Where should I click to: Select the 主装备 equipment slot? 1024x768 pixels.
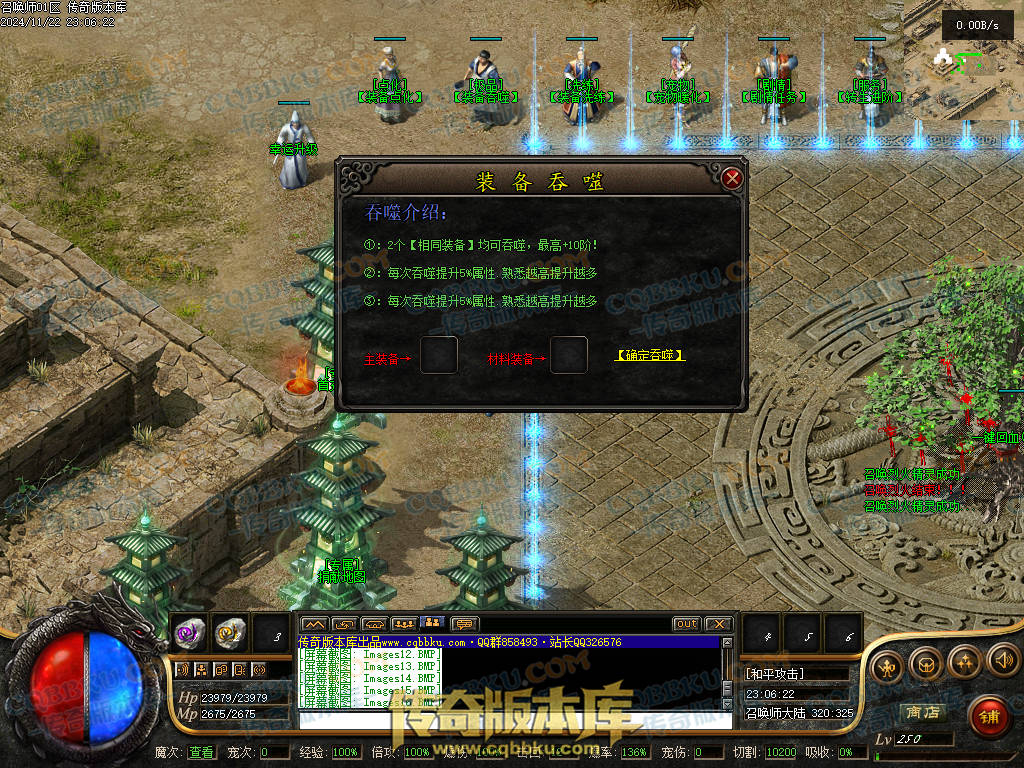point(439,355)
